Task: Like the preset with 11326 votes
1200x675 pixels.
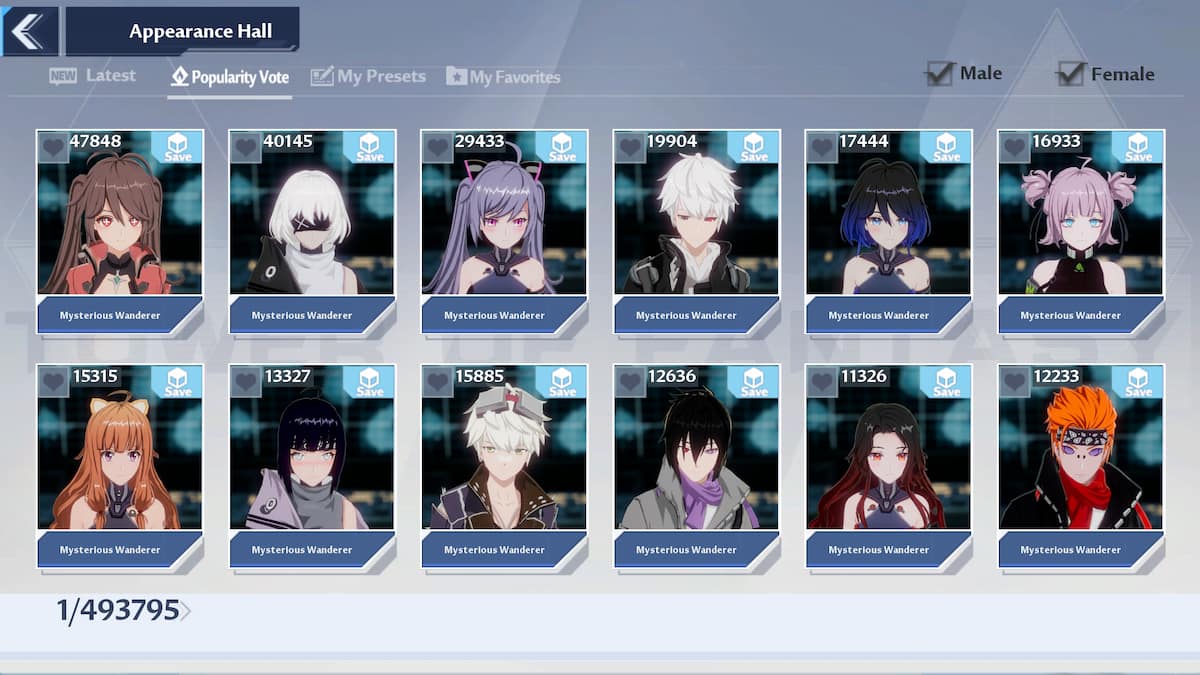Action: tap(822, 381)
